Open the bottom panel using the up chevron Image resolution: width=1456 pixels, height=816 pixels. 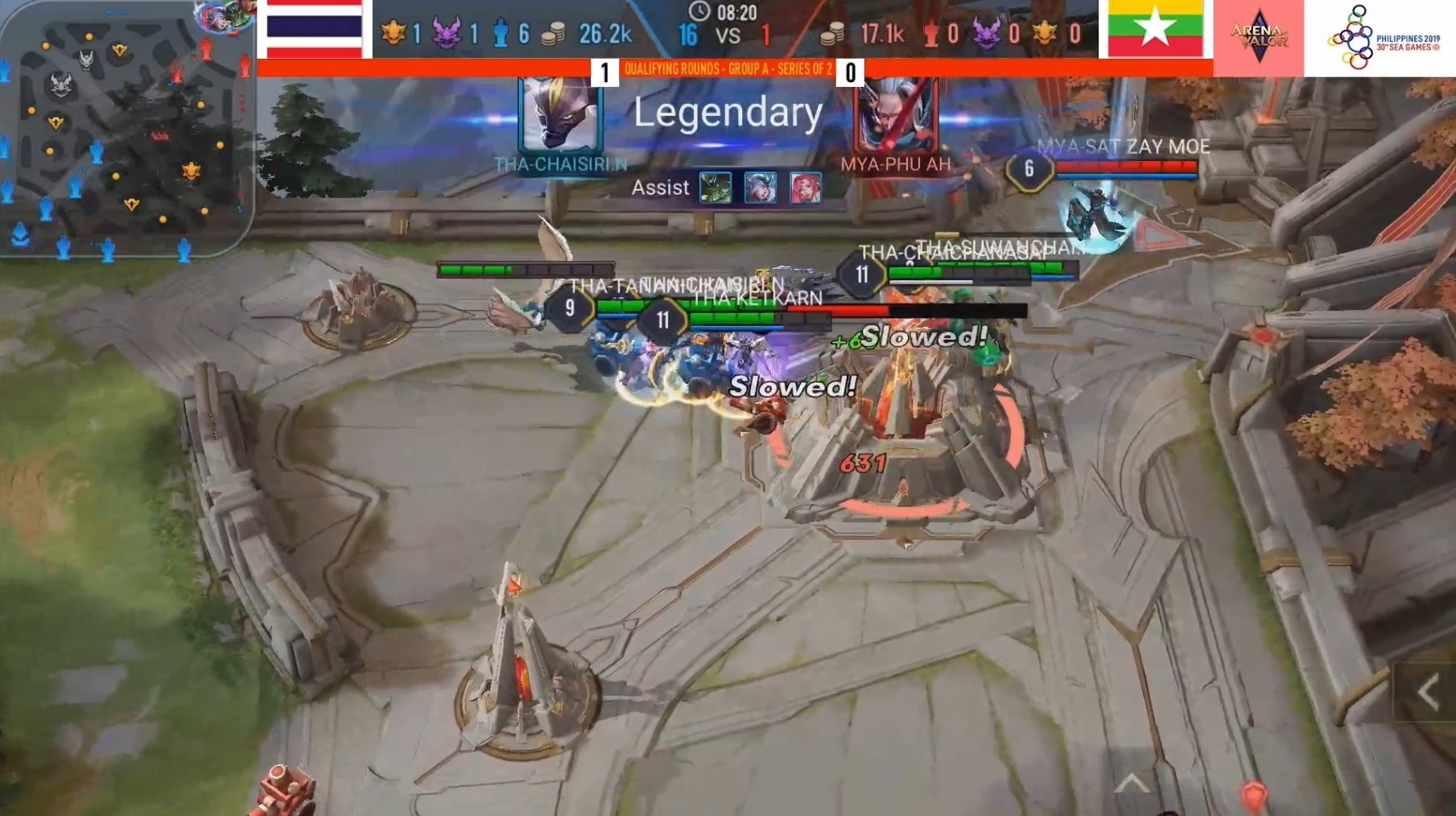pos(1132,783)
